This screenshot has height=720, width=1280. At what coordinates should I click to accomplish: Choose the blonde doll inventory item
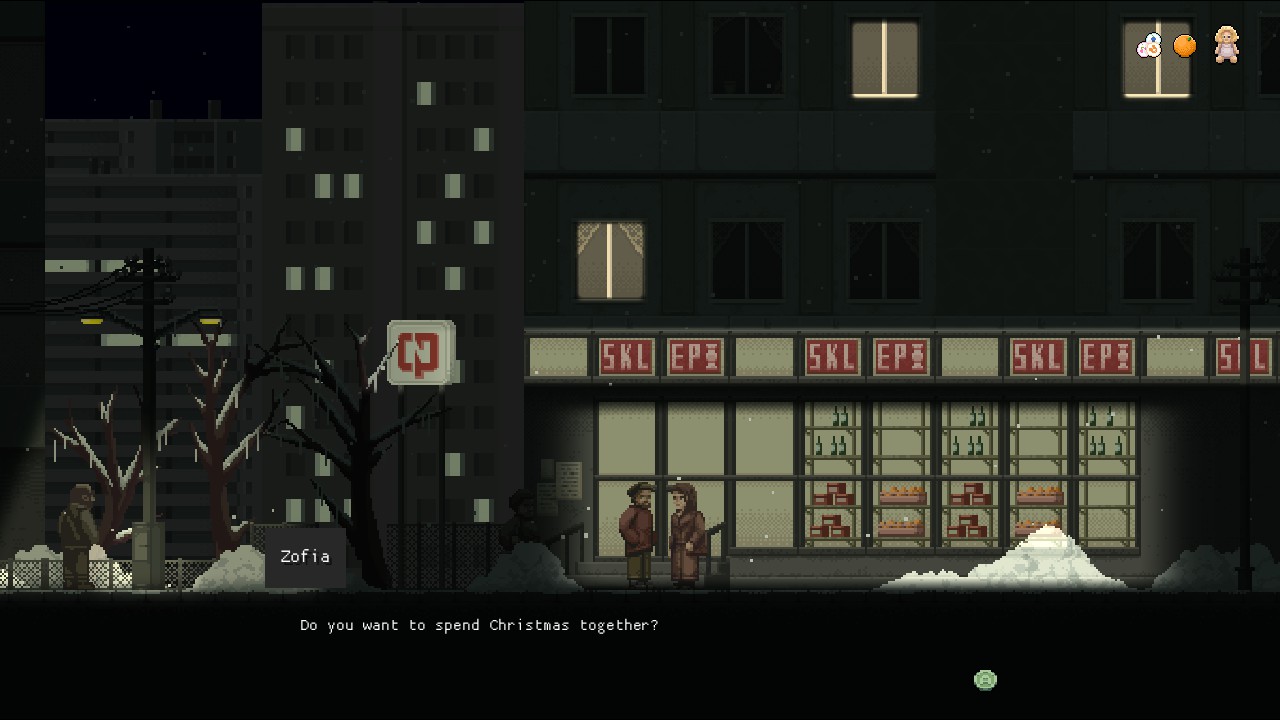[1226, 45]
